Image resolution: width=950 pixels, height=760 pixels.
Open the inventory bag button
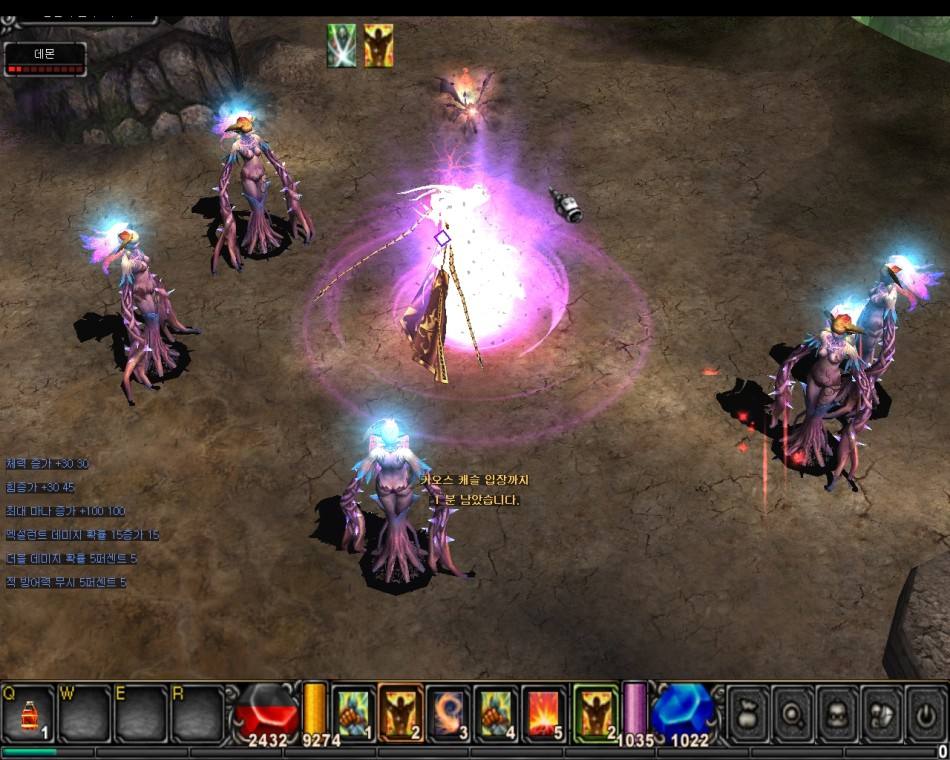749,714
